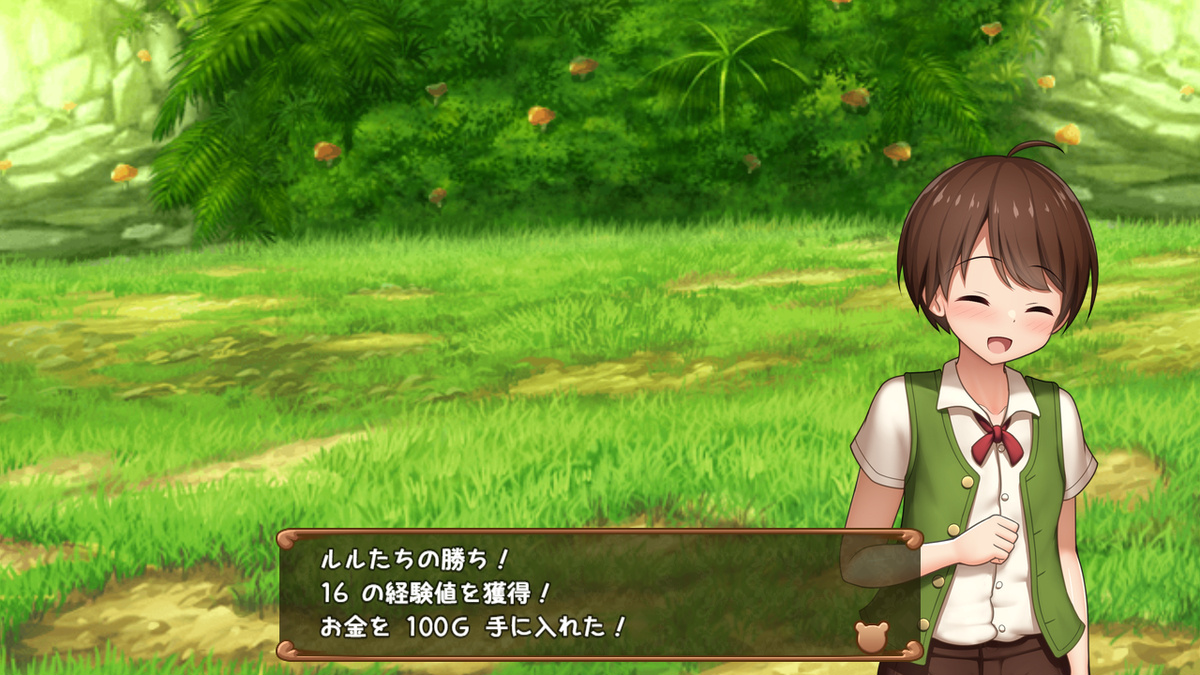The height and width of the screenshot is (675, 1200).
Task: Click the bear-face continue icon
Action: click(870, 637)
